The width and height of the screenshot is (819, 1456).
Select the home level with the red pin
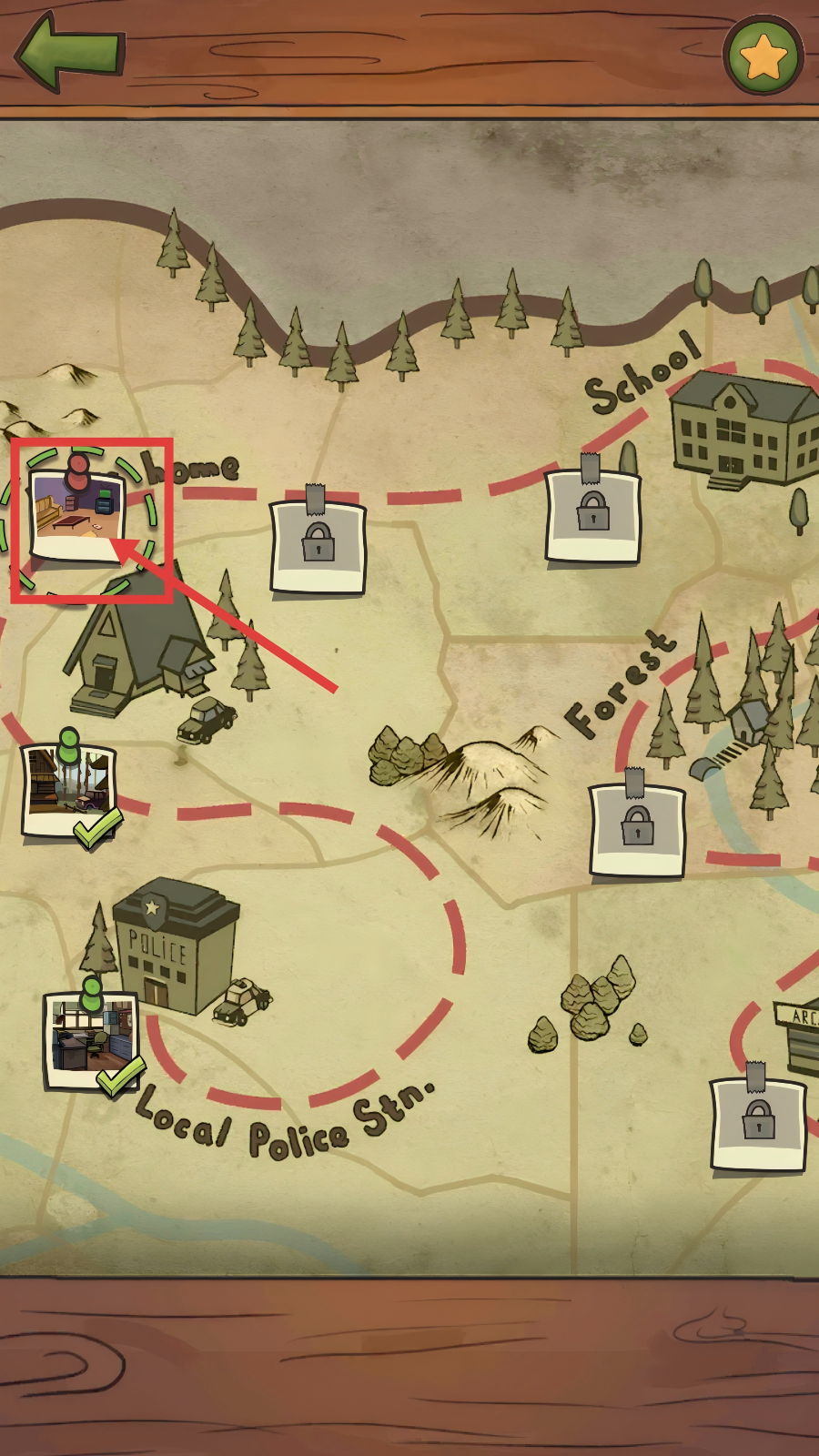coord(77,516)
